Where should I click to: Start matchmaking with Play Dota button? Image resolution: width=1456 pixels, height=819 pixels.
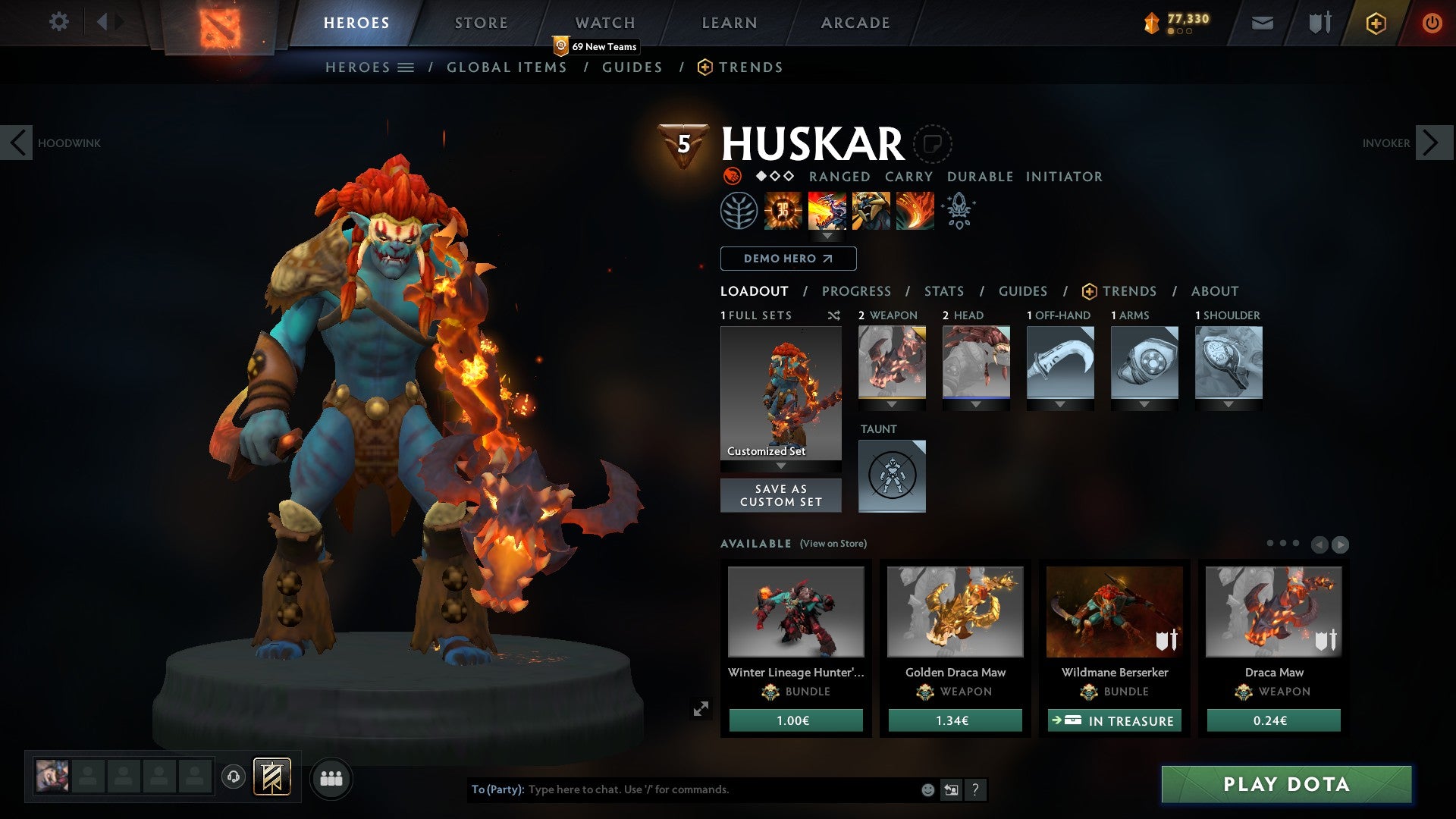tap(1286, 784)
